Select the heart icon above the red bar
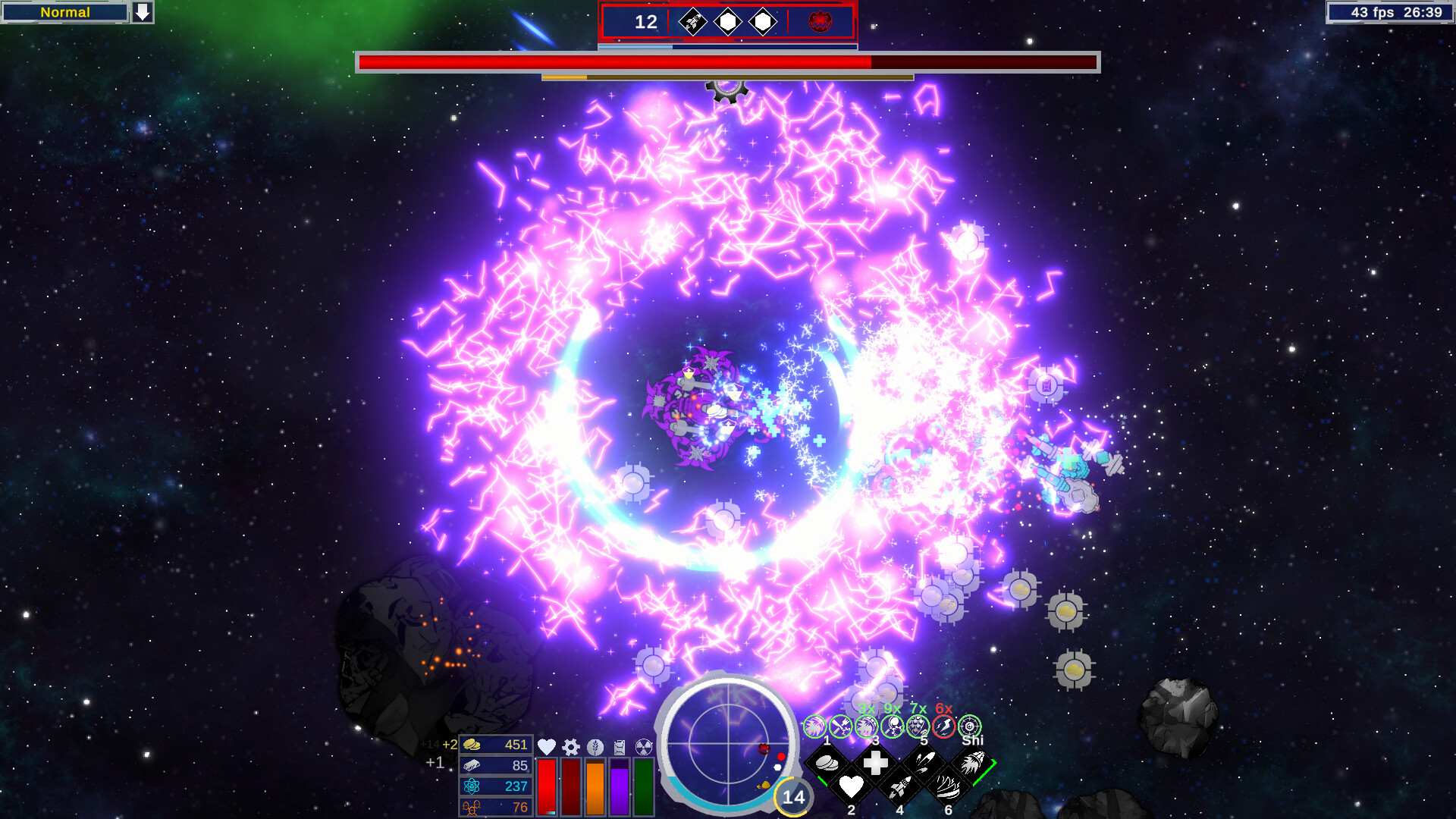1456x819 pixels. [546, 748]
